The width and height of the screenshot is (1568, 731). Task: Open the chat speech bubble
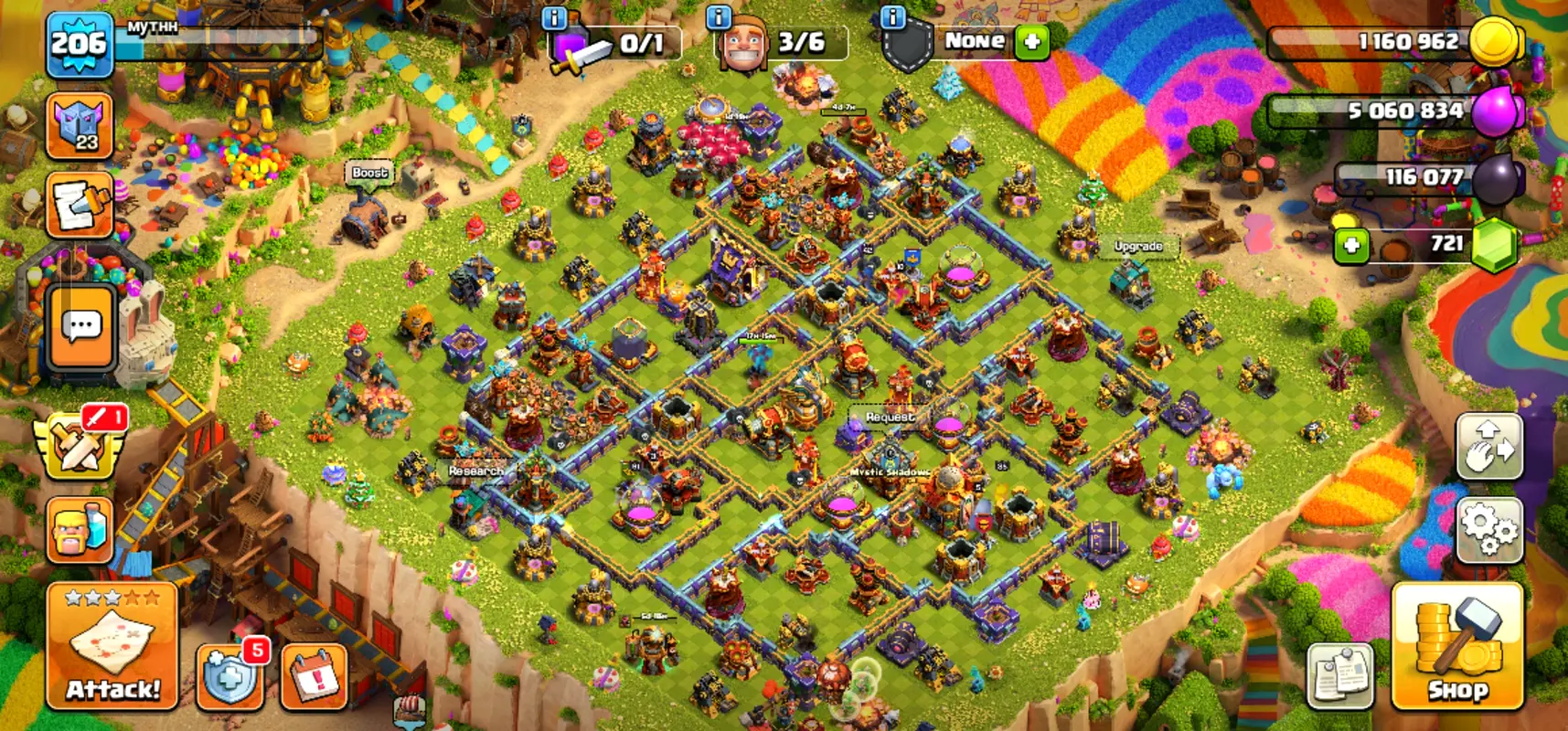click(81, 326)
